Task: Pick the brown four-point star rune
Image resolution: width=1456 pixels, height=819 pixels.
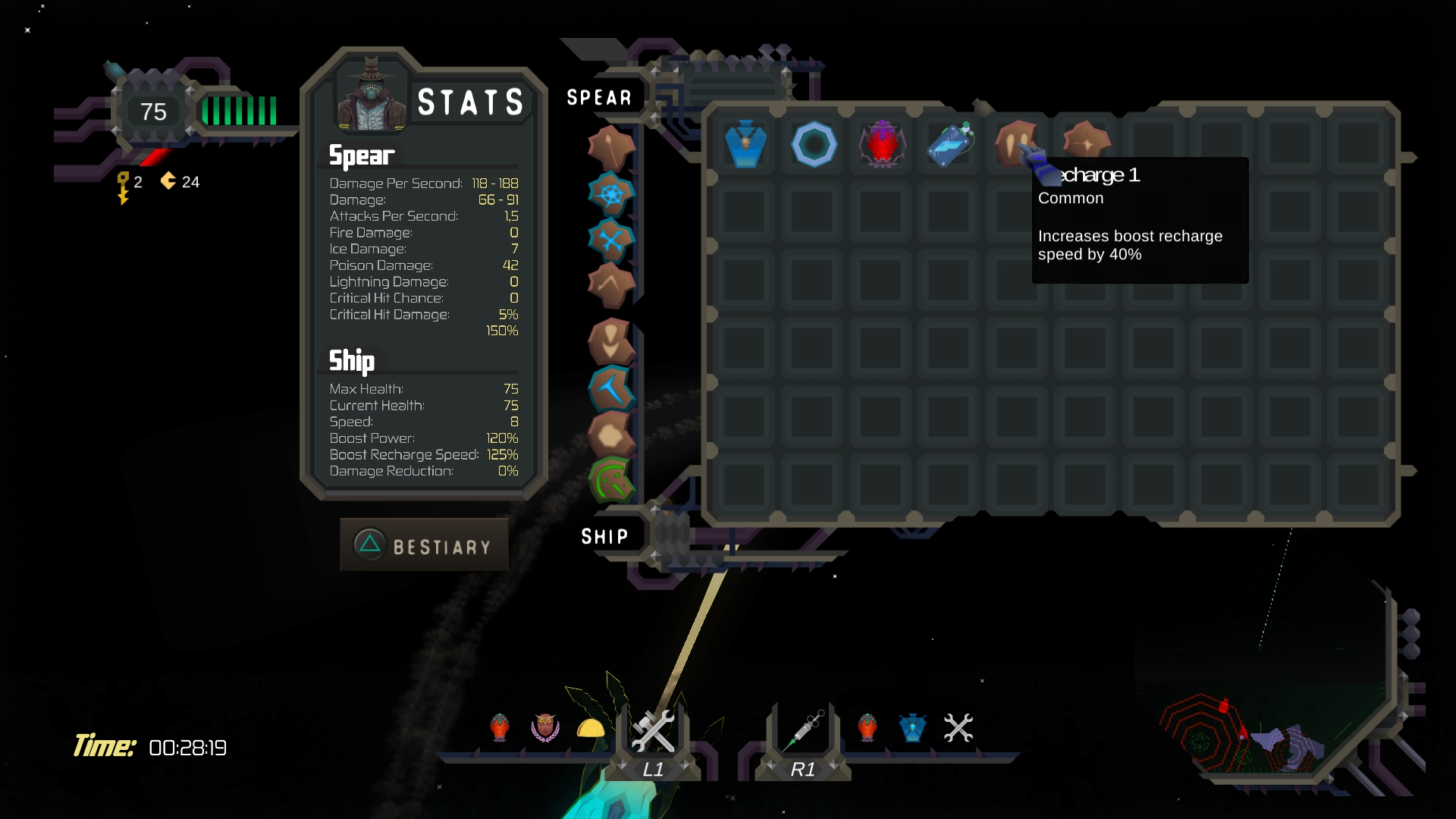Action: (x=1086, y=143)
